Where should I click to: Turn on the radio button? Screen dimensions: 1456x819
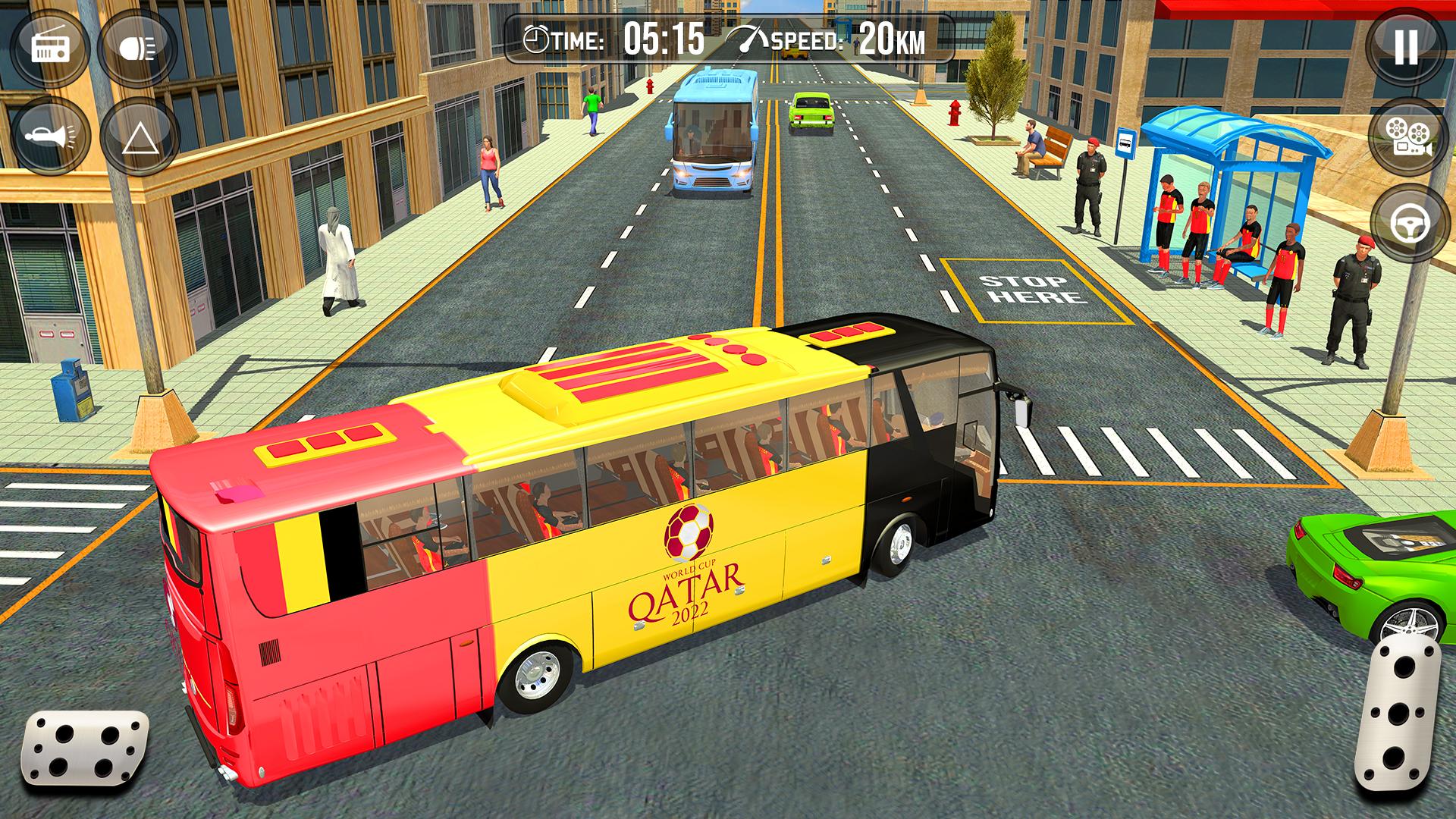50,48
